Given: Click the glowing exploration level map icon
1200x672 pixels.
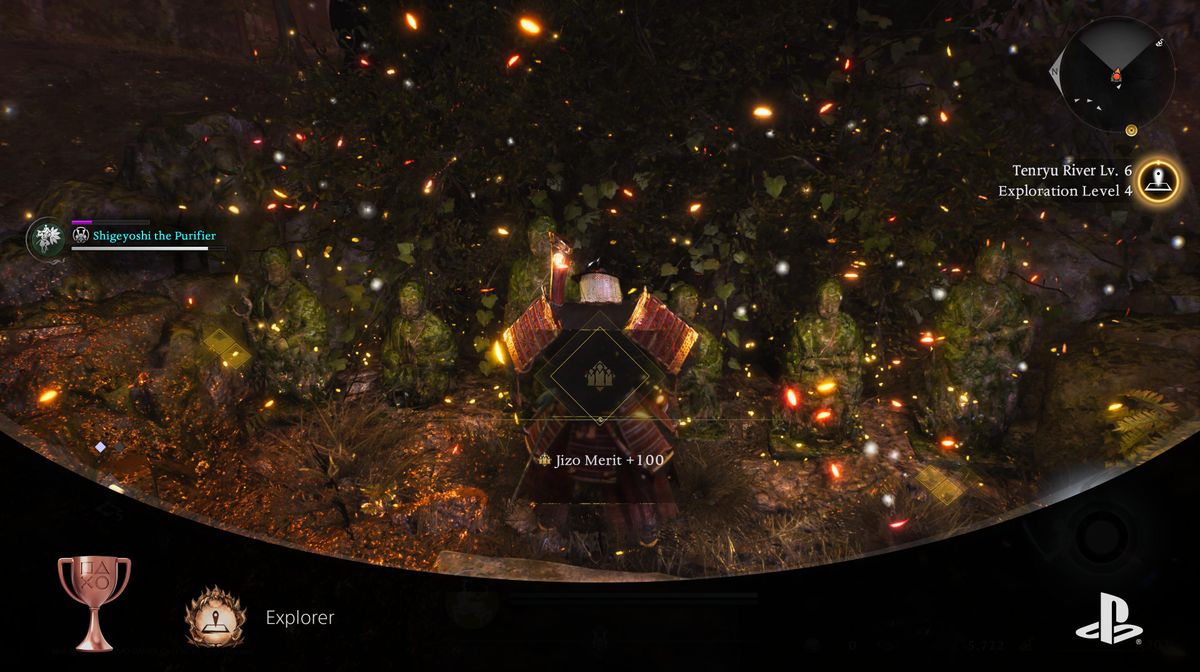Looking at the screenshot, I should (x=1159, y=181).
